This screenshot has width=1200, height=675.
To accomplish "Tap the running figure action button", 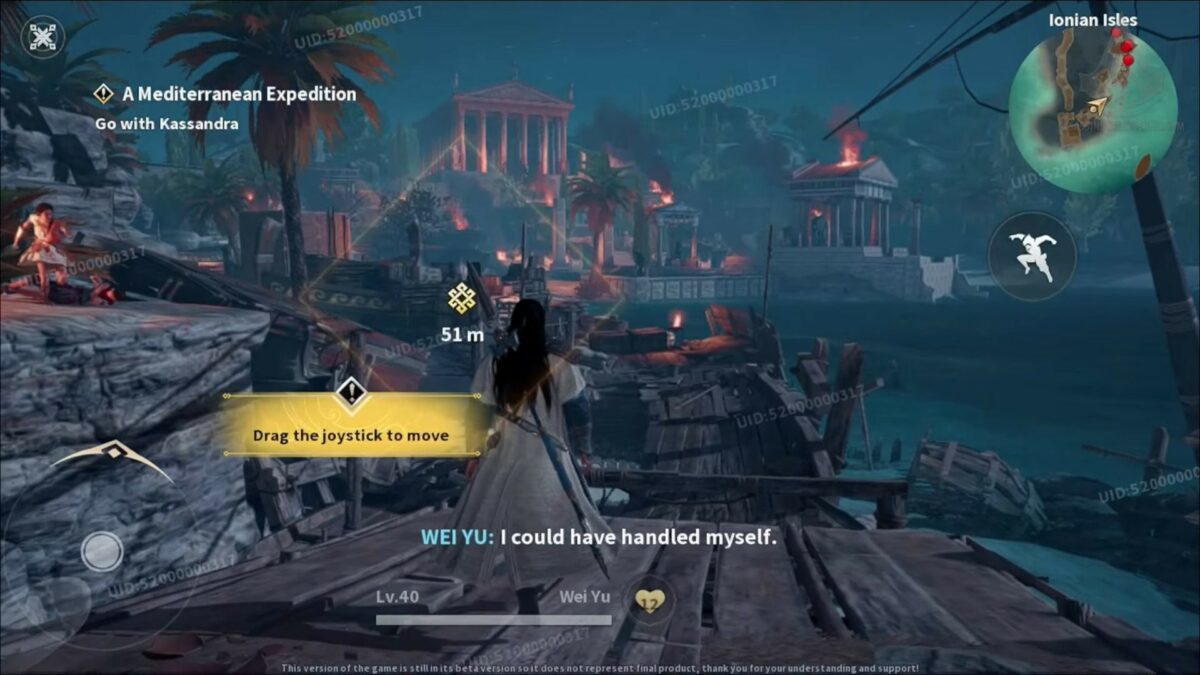I will 1031,257.
